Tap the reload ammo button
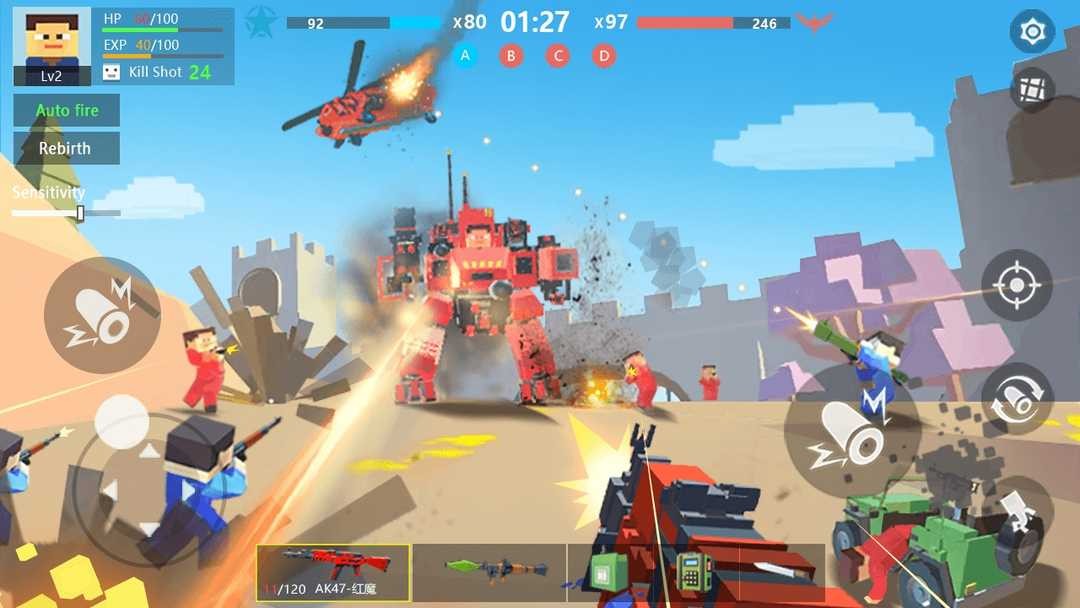The image size is (1080, 608). [1017, 399]
